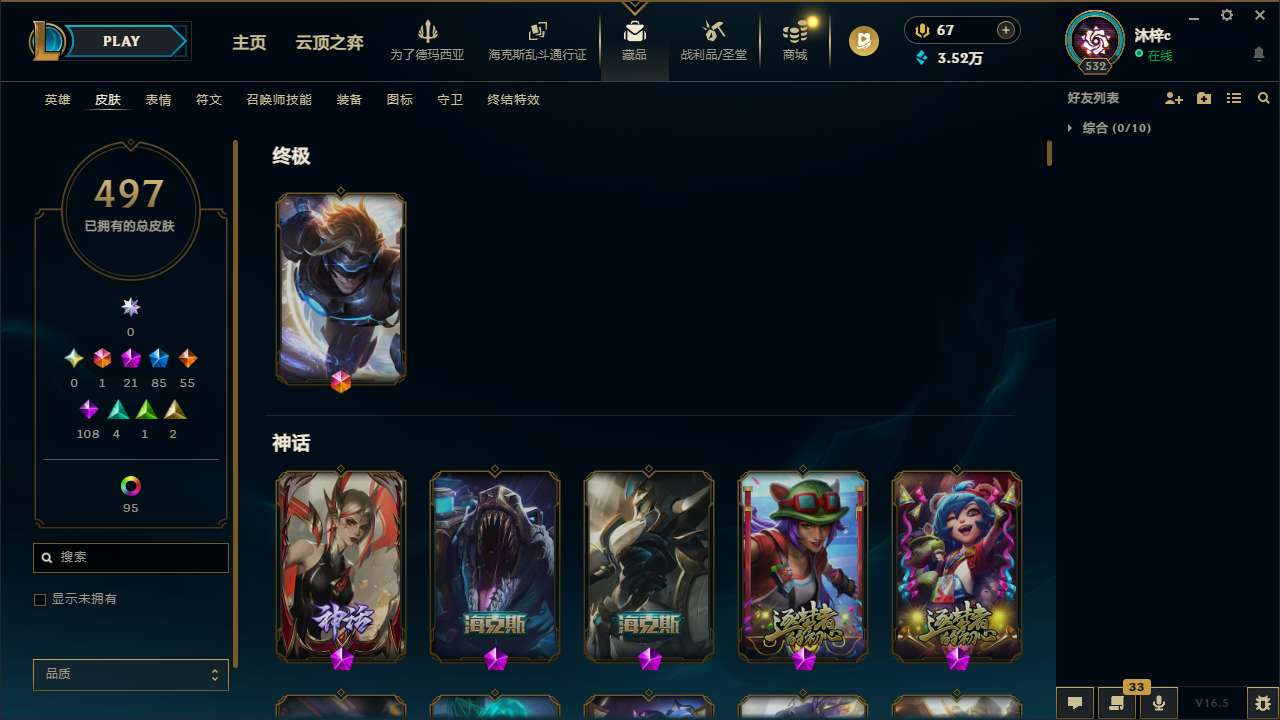Open the 品质 quality dropdown
Screen dimensions: 1280x720
pos(130,674)
